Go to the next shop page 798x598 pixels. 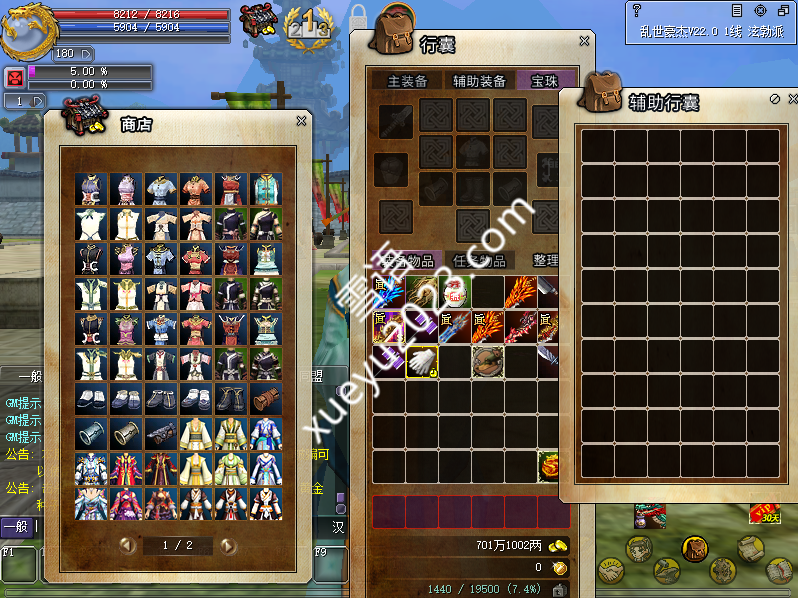tap(228, 546)
